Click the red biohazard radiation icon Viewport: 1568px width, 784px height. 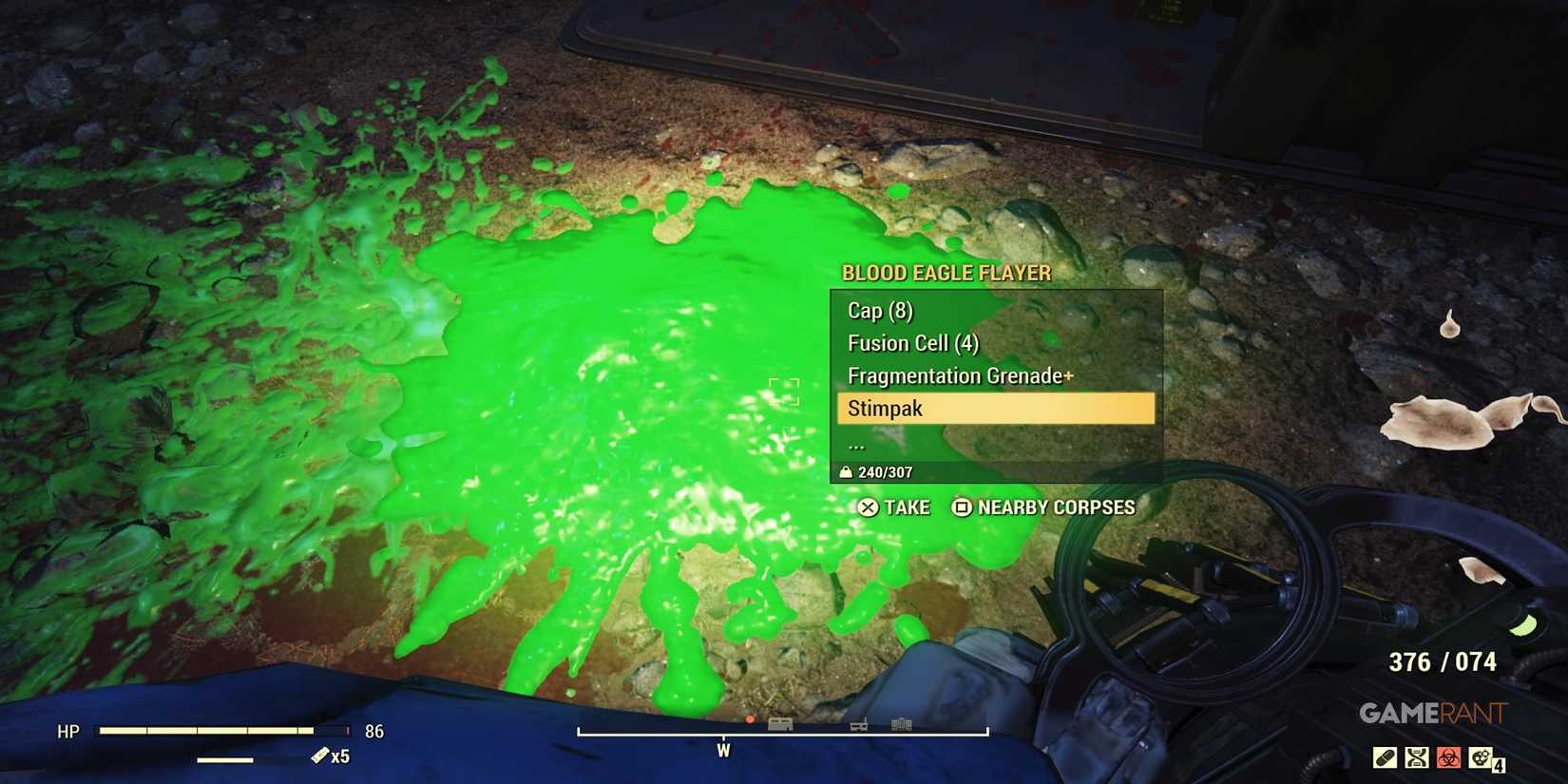click(1448, 757)
